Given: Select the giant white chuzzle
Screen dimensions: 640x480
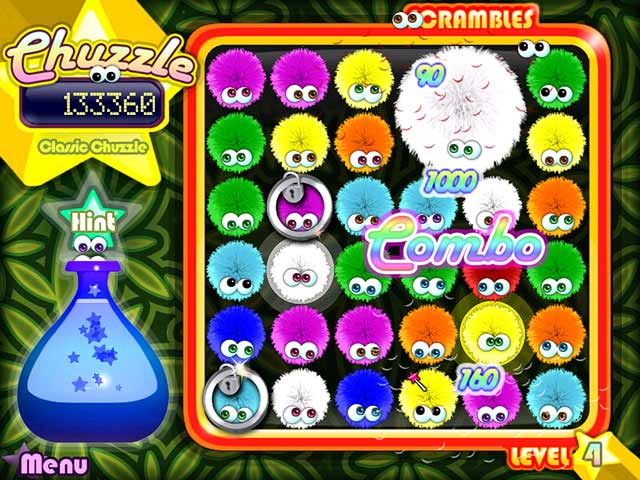Looking at the screenshot, I should click(x=461, y=108).
